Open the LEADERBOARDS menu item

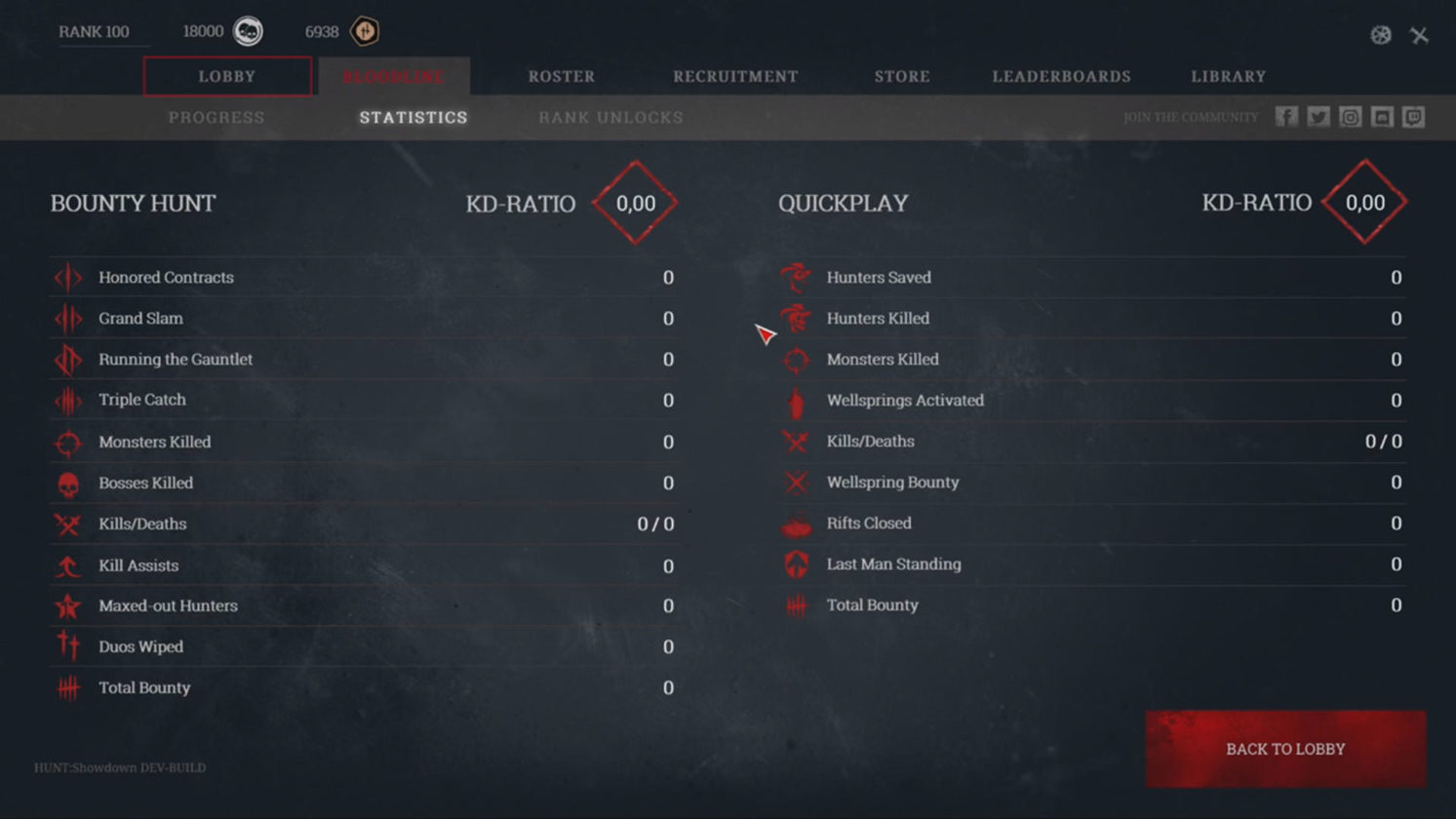[1061, 75]
